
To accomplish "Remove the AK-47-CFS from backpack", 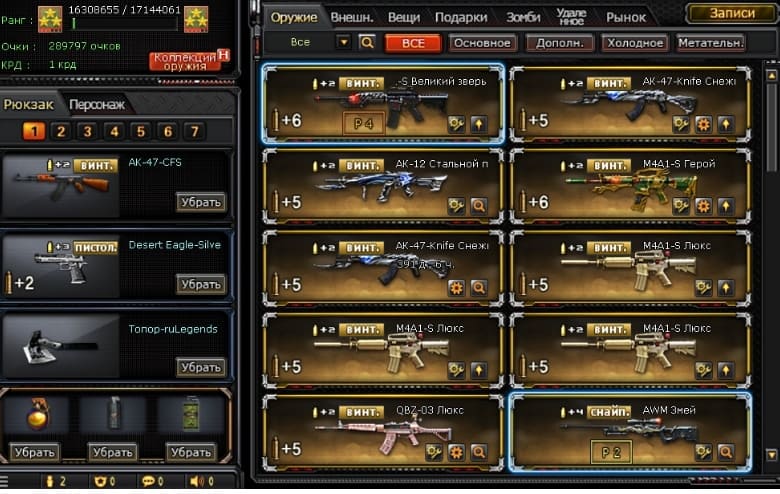I will (201, 202).
